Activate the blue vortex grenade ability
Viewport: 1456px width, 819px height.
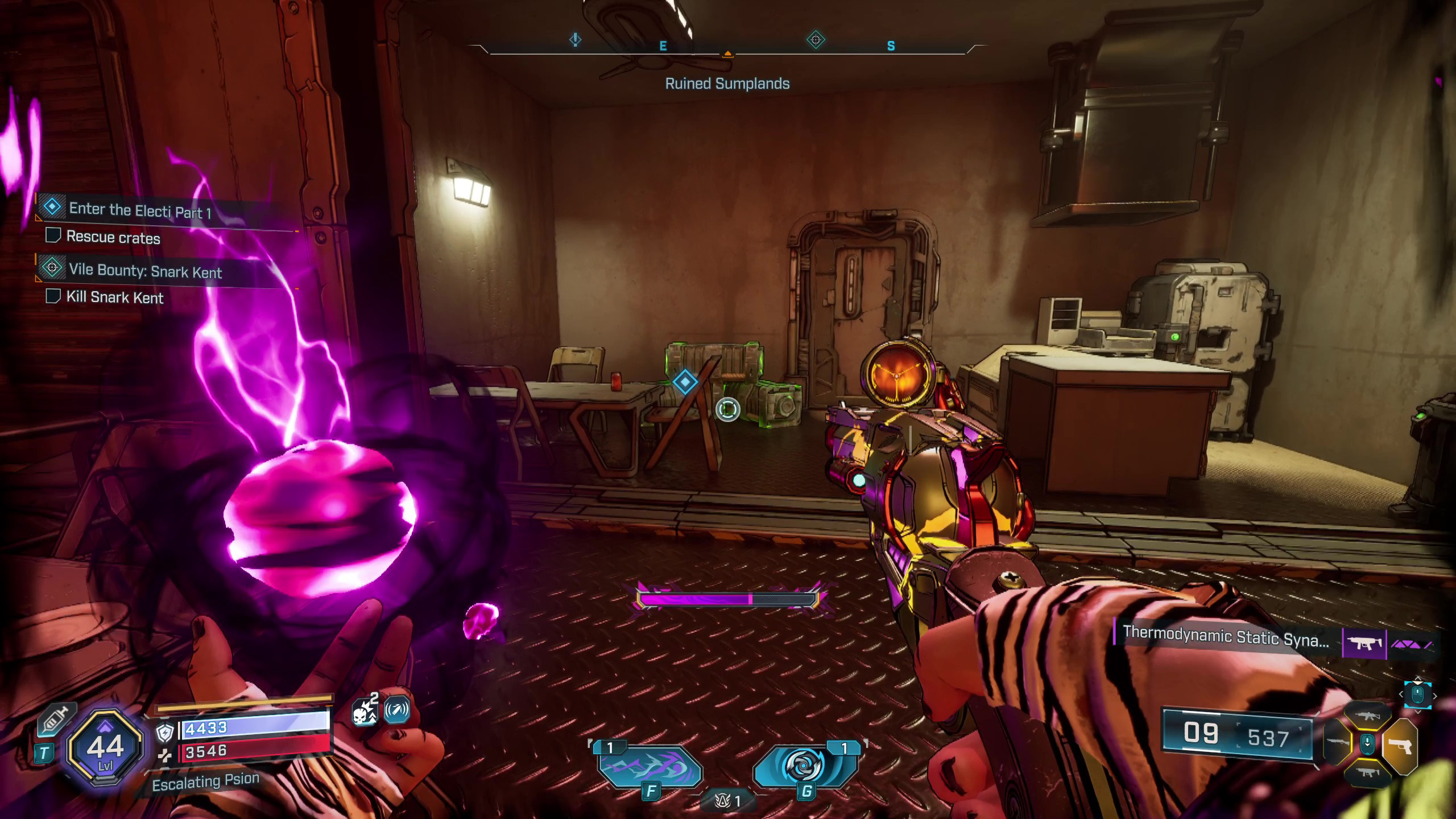click(804, 767)
